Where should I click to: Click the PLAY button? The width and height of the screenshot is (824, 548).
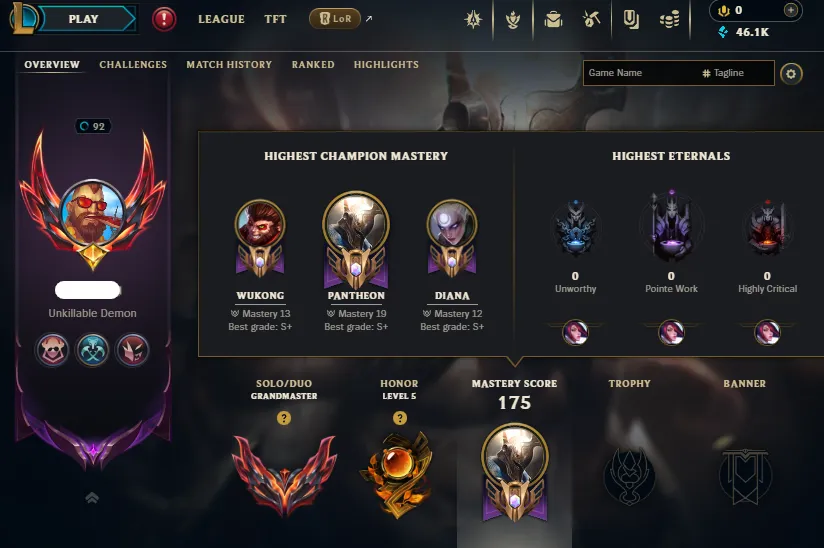point(84,19)
